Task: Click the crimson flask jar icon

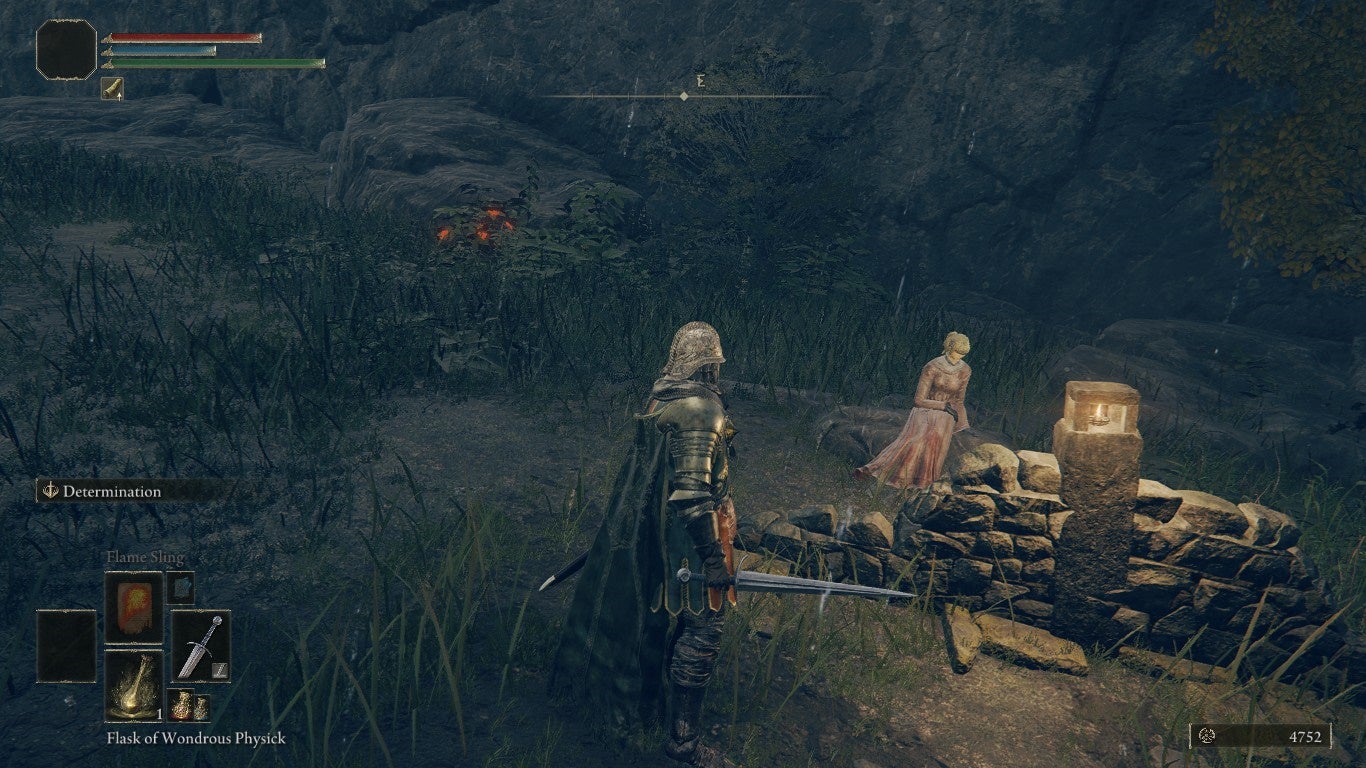Action: point(181,705)
